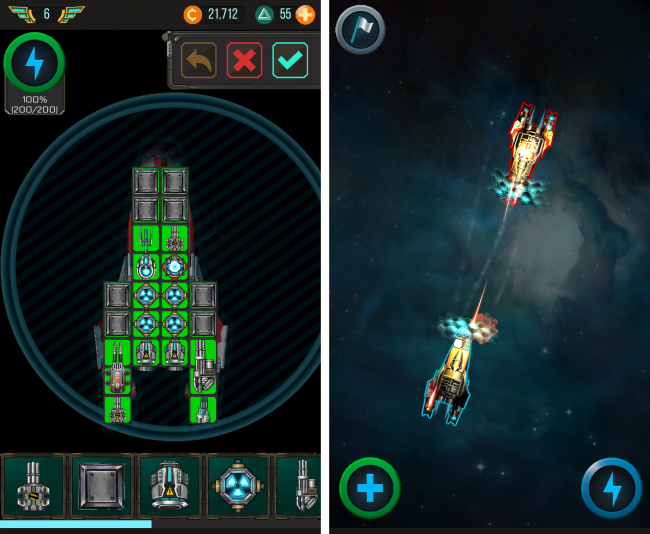Select the triple-barrel gun module in the parts bar
Image resolution: width=650 pixels, height=534 pixels.
(x=33, y=486)
